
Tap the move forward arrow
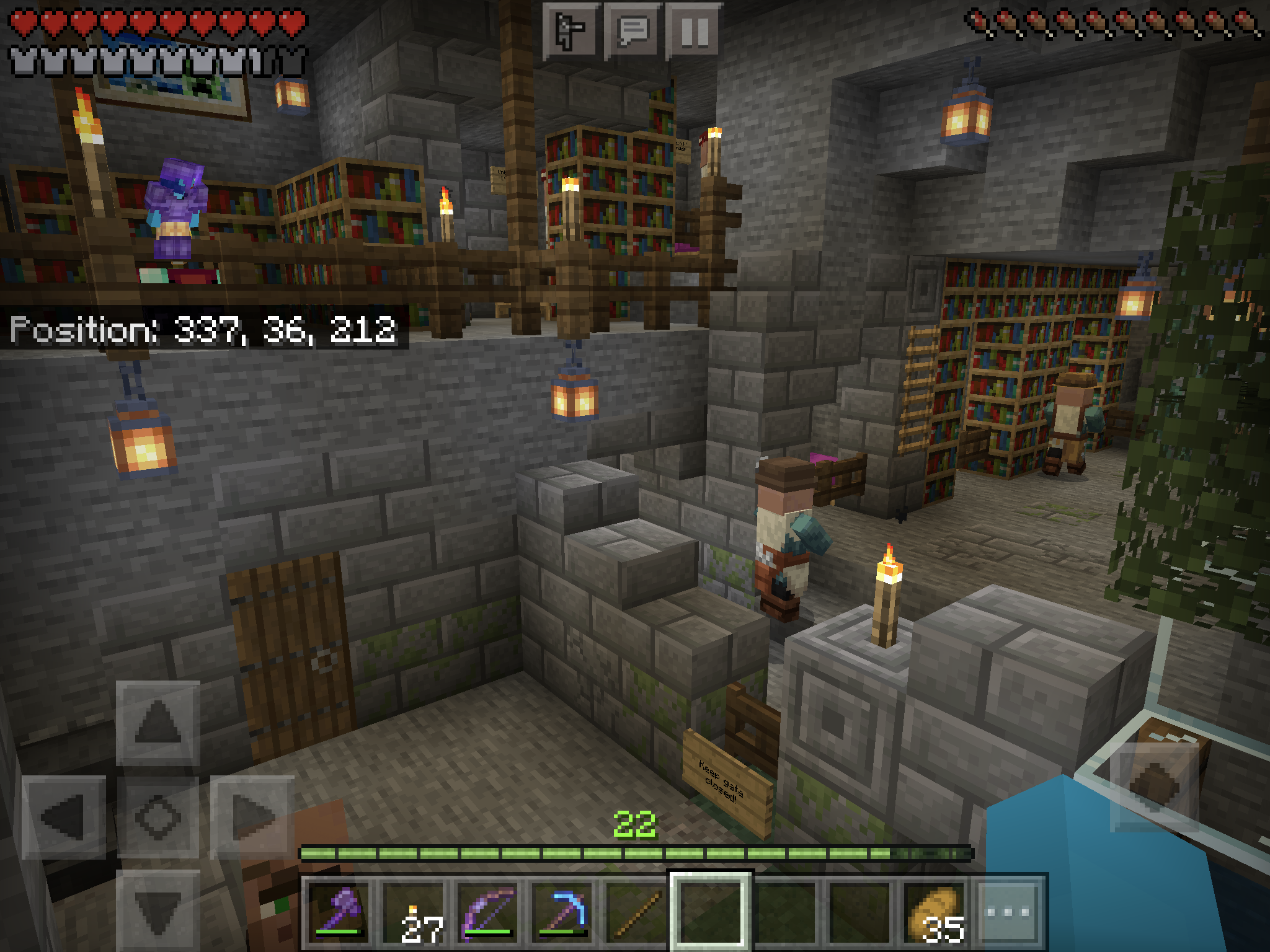pyautogui.click(x=158, y=723)
